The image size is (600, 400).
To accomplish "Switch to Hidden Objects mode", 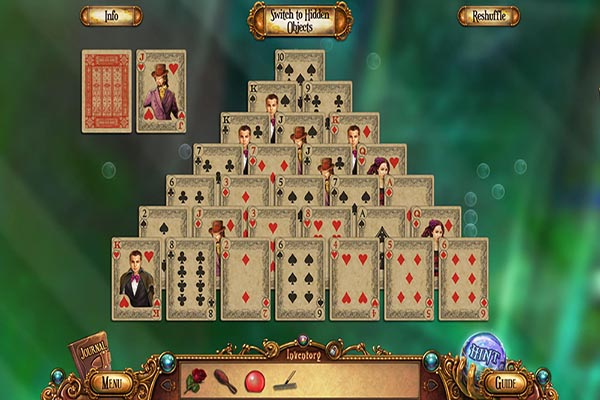I will (x=300, y=19).
